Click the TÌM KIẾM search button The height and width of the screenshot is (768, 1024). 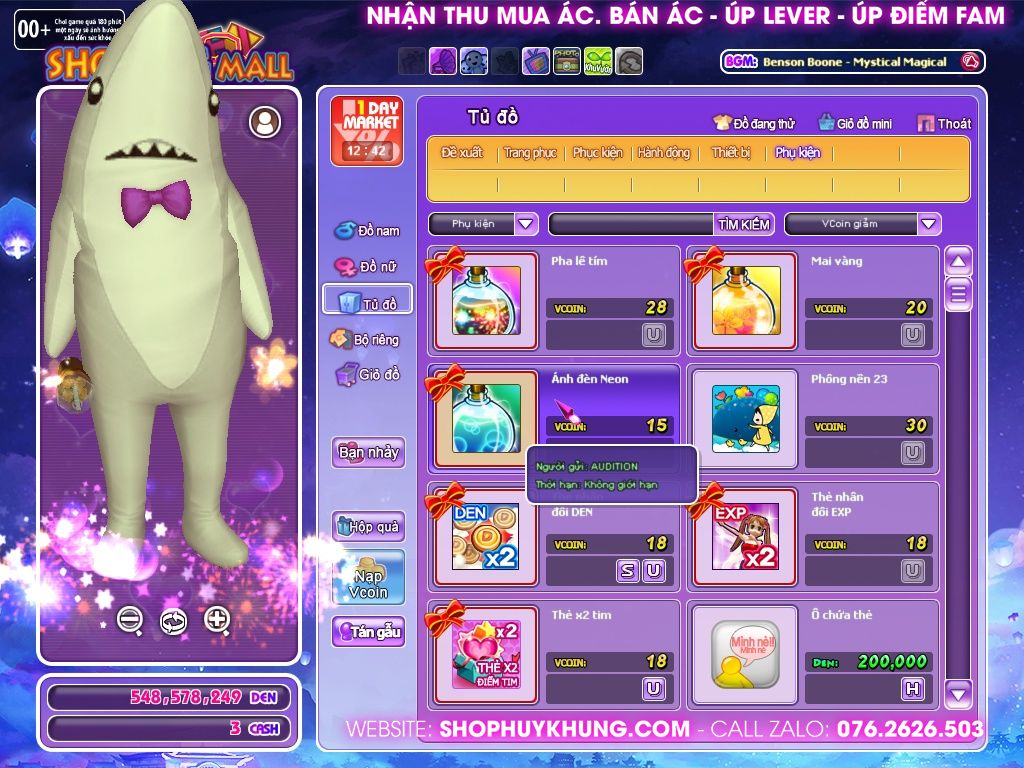click(x=744, y=224)
